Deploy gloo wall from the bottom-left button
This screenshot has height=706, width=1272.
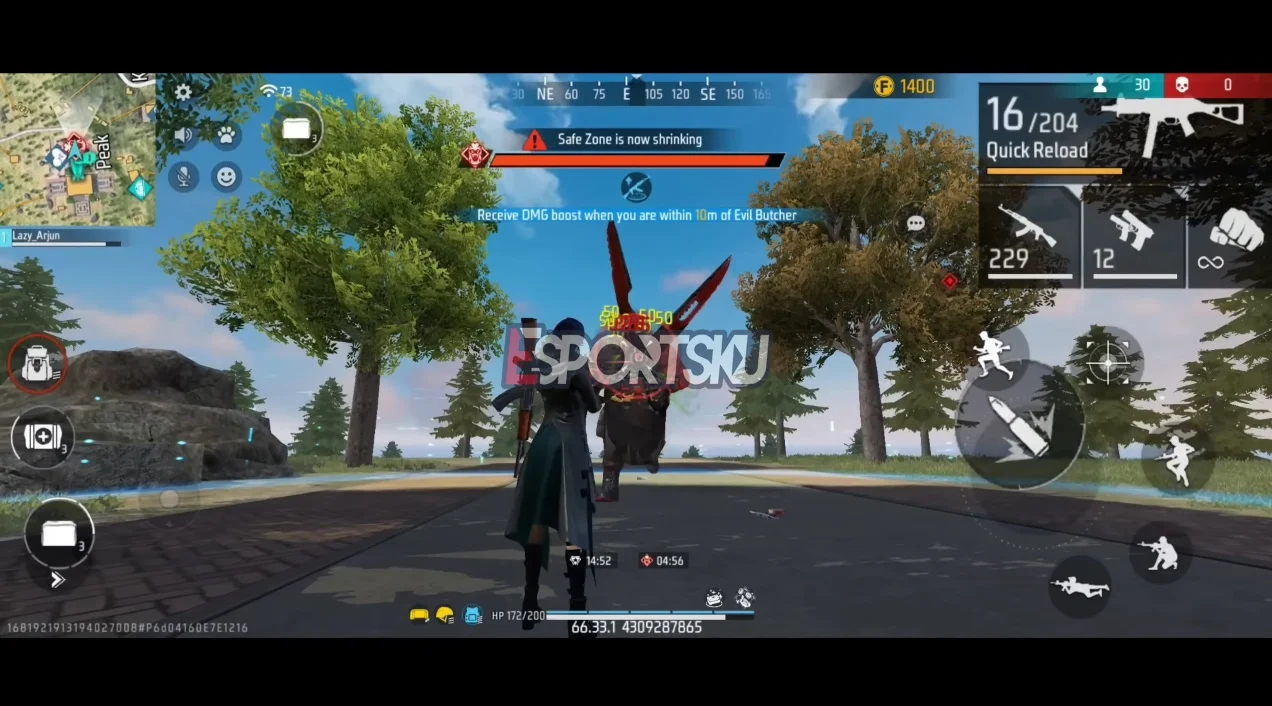click(x=59, y=533)
